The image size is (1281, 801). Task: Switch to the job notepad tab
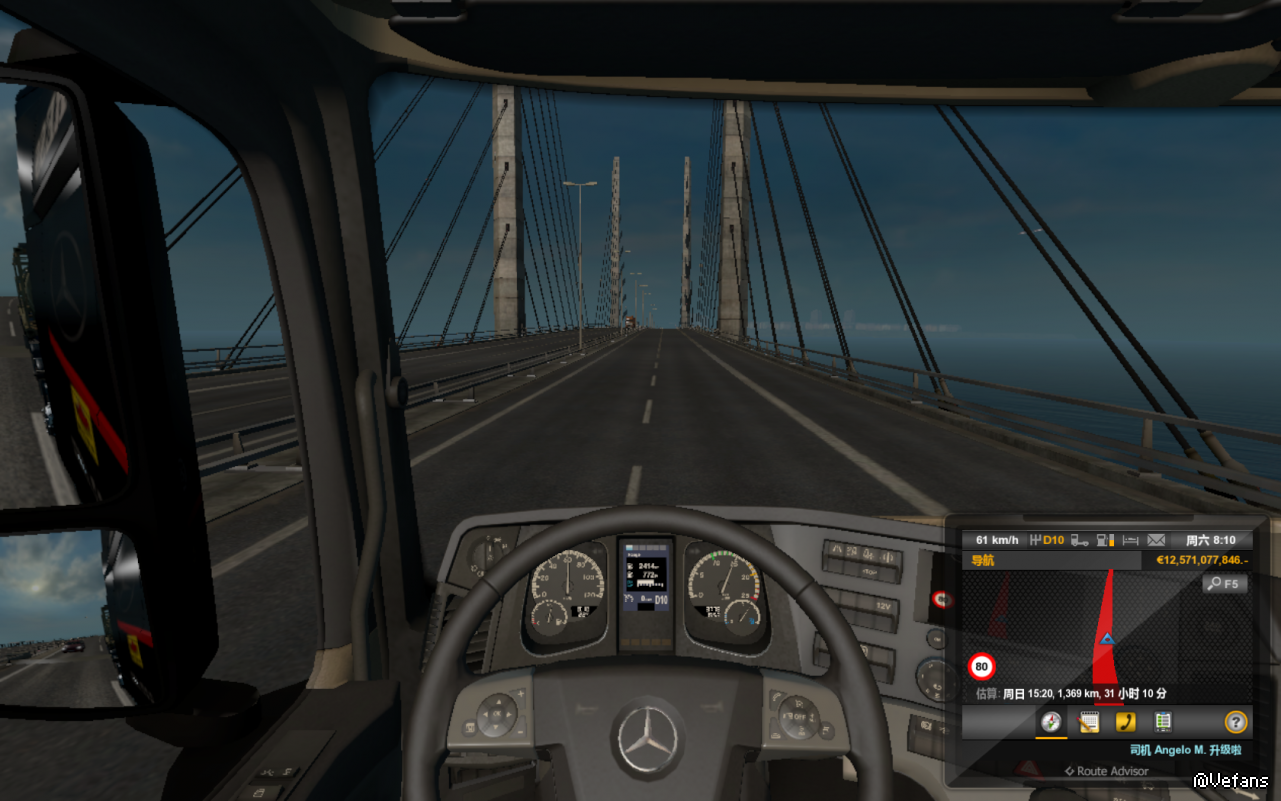1088,722
